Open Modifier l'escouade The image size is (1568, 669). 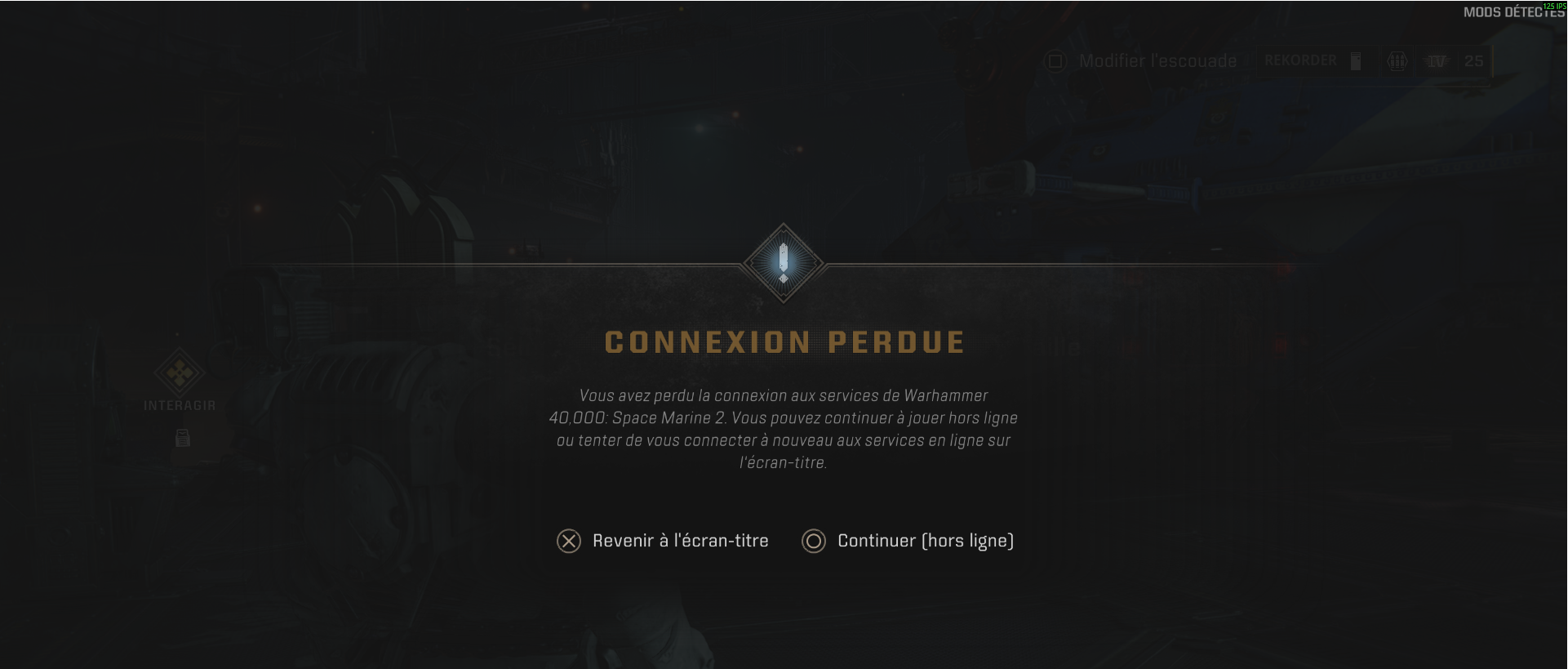pyautogui.click(x=1157, y=60)
